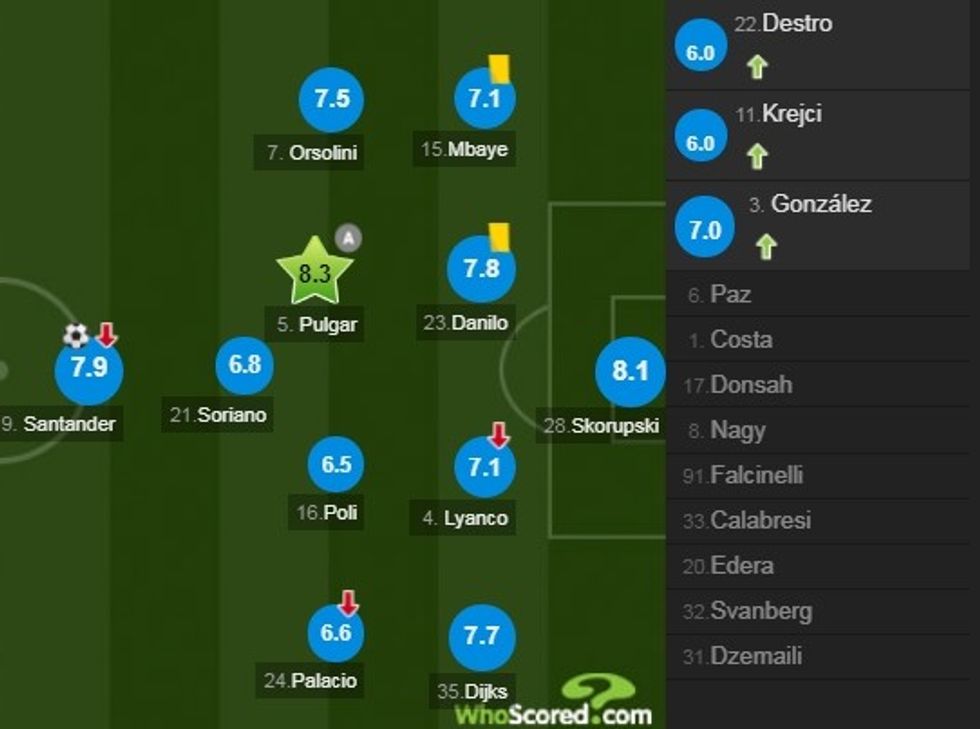Open substitute Krejci's bench entry
The height and width of the screenshot is (729, 980).
click(790, 114)
